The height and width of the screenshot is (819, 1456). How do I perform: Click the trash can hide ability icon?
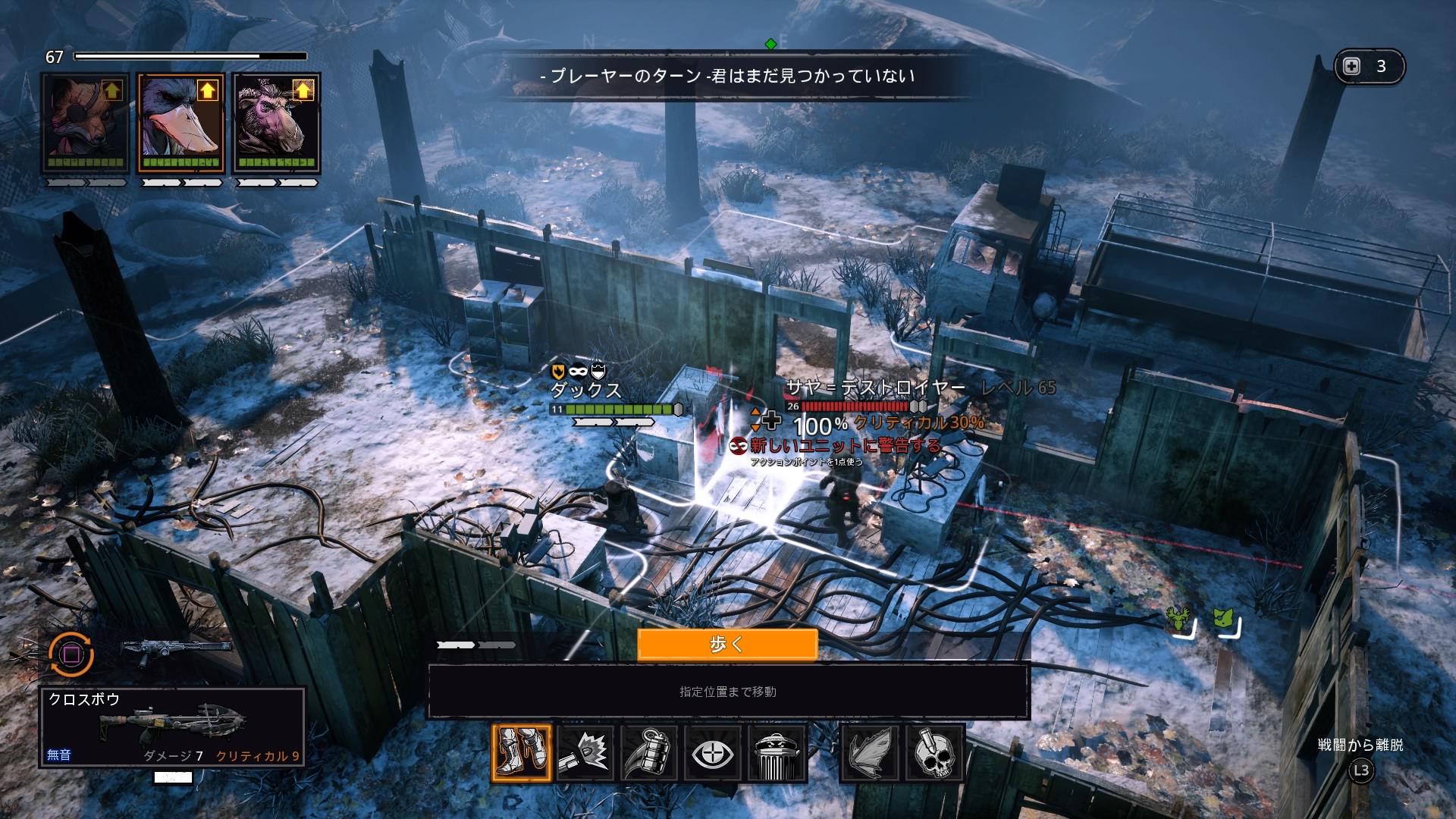coord(776,753)
